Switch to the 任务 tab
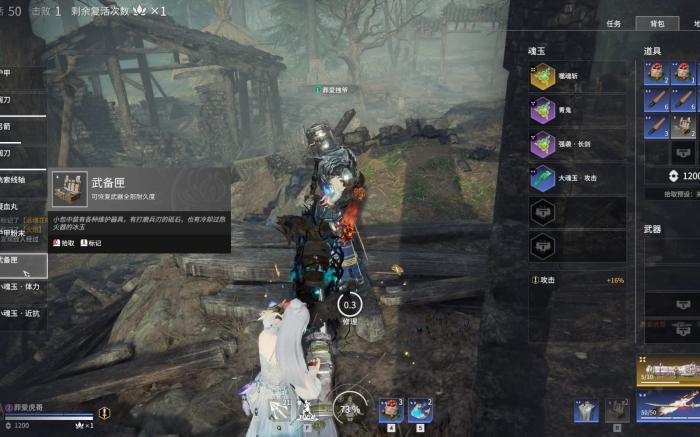700x437 pixels. point(614,23)
